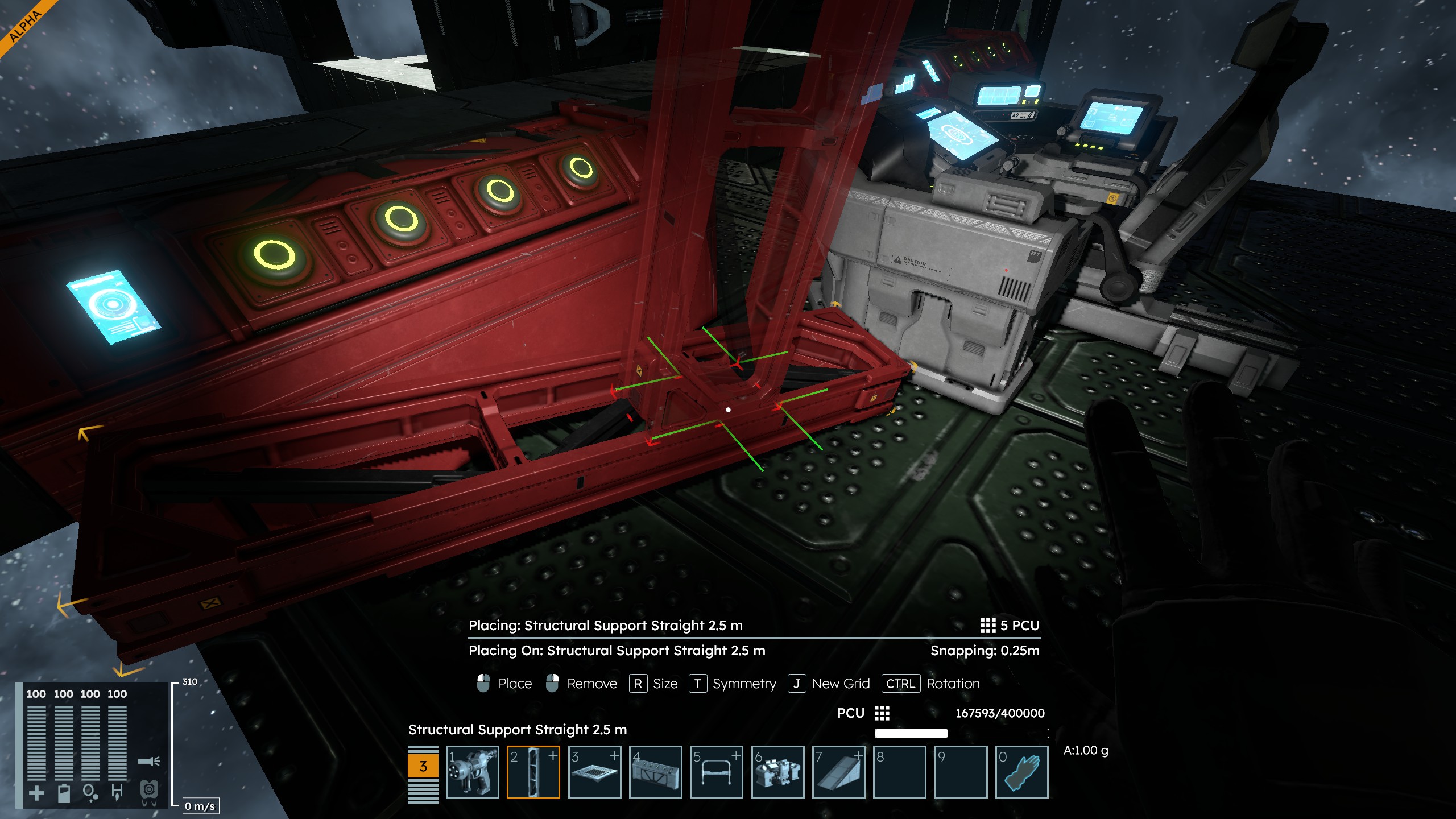Choose the cockpit console in slot 6

point(777,772)
